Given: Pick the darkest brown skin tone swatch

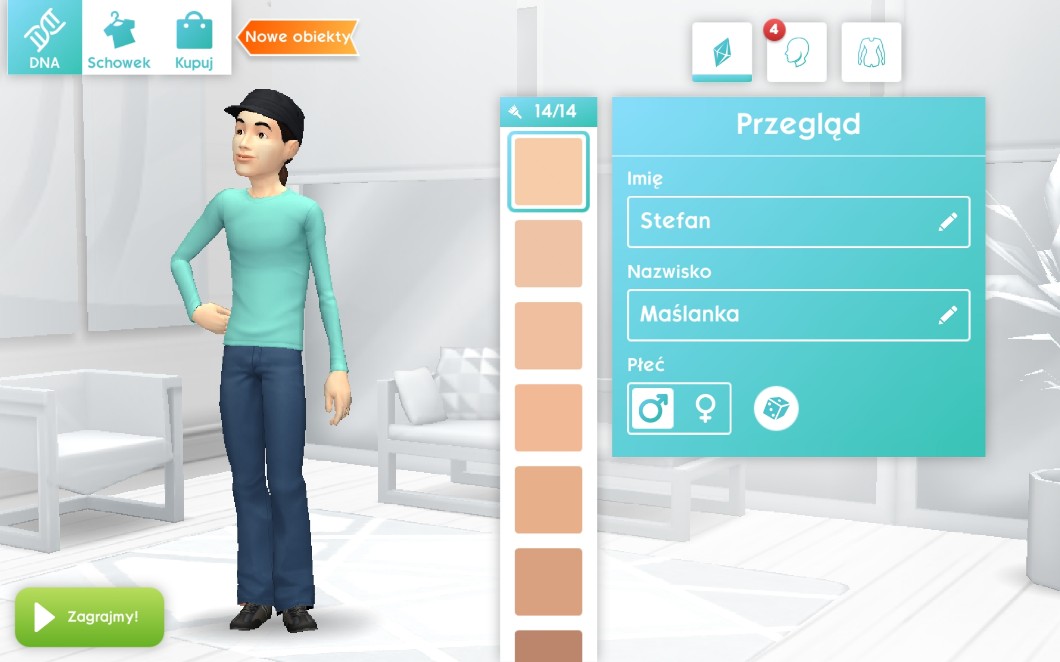Looking at the screenshot, I should [548, 645].
